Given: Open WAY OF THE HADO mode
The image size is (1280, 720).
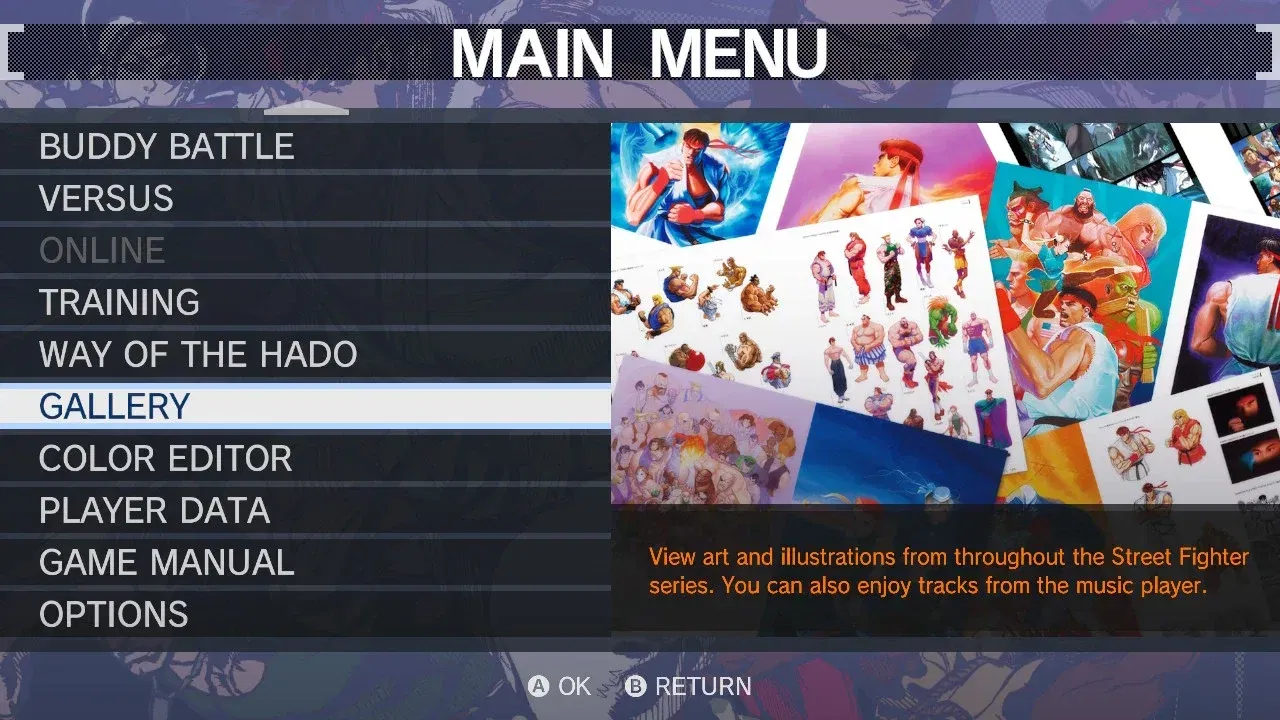Looking at the screenshot, I should [197, 354].
